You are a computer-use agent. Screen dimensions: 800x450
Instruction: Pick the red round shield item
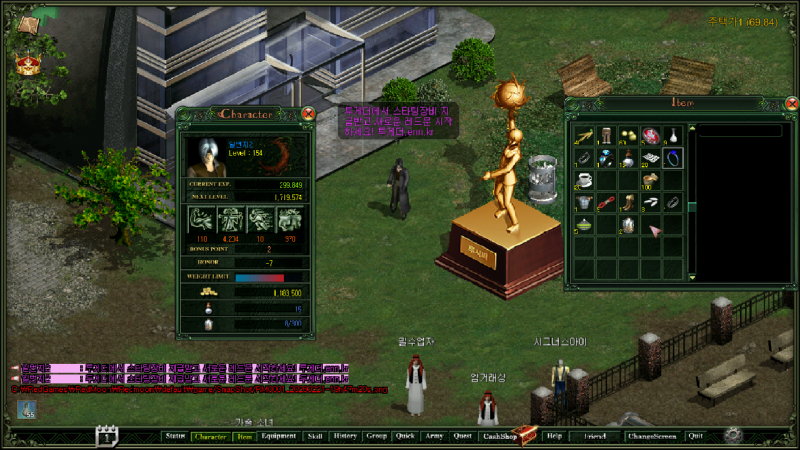click(650, 134)
